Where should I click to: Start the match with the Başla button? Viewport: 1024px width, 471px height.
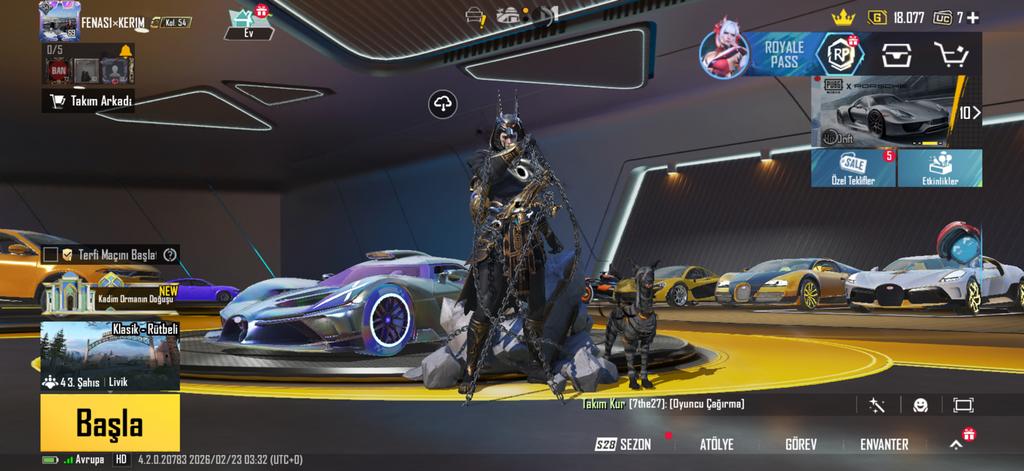[110, 424]
